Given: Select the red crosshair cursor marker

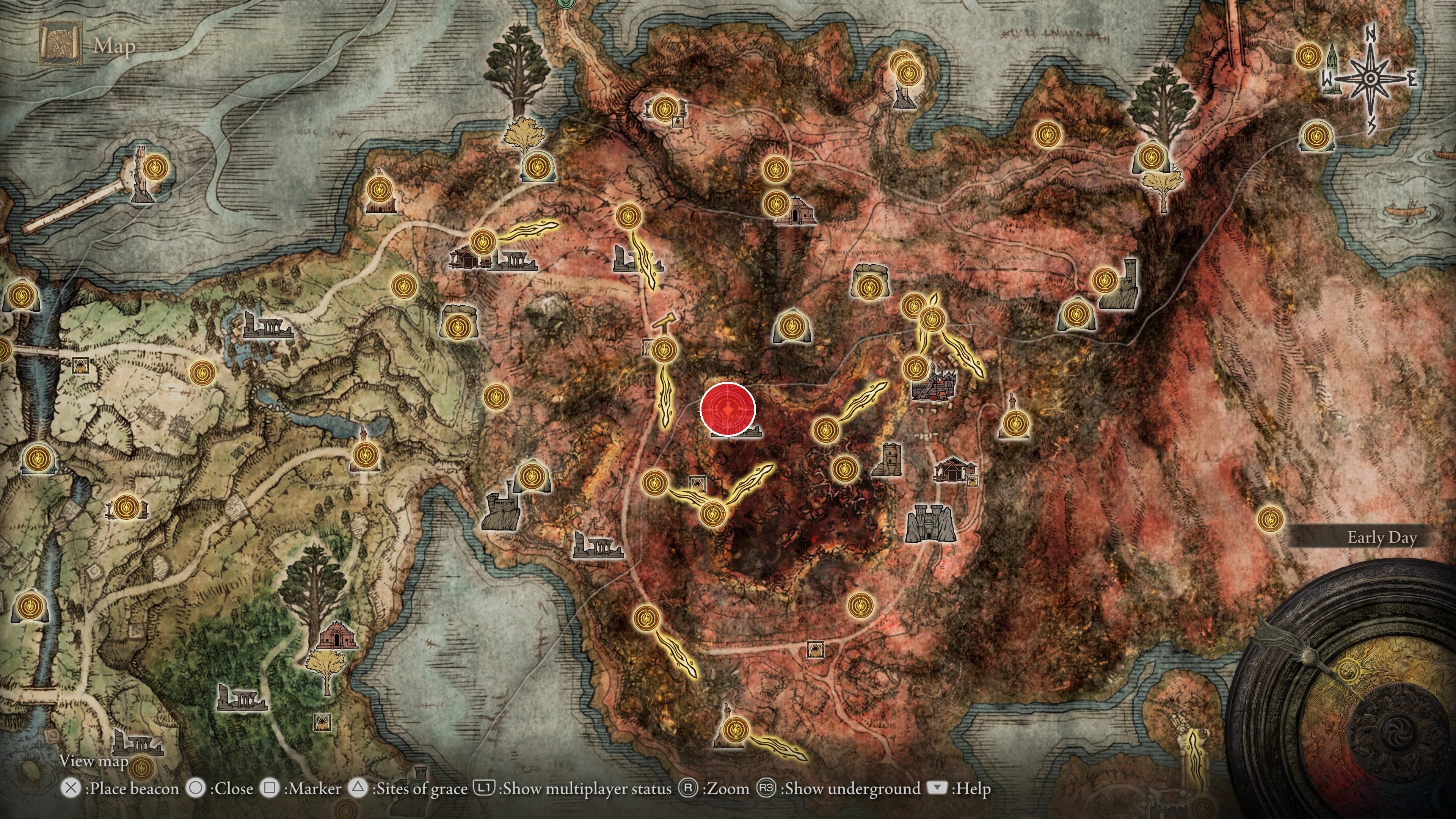Looking at the screenshot, I should tap(728, 409).
